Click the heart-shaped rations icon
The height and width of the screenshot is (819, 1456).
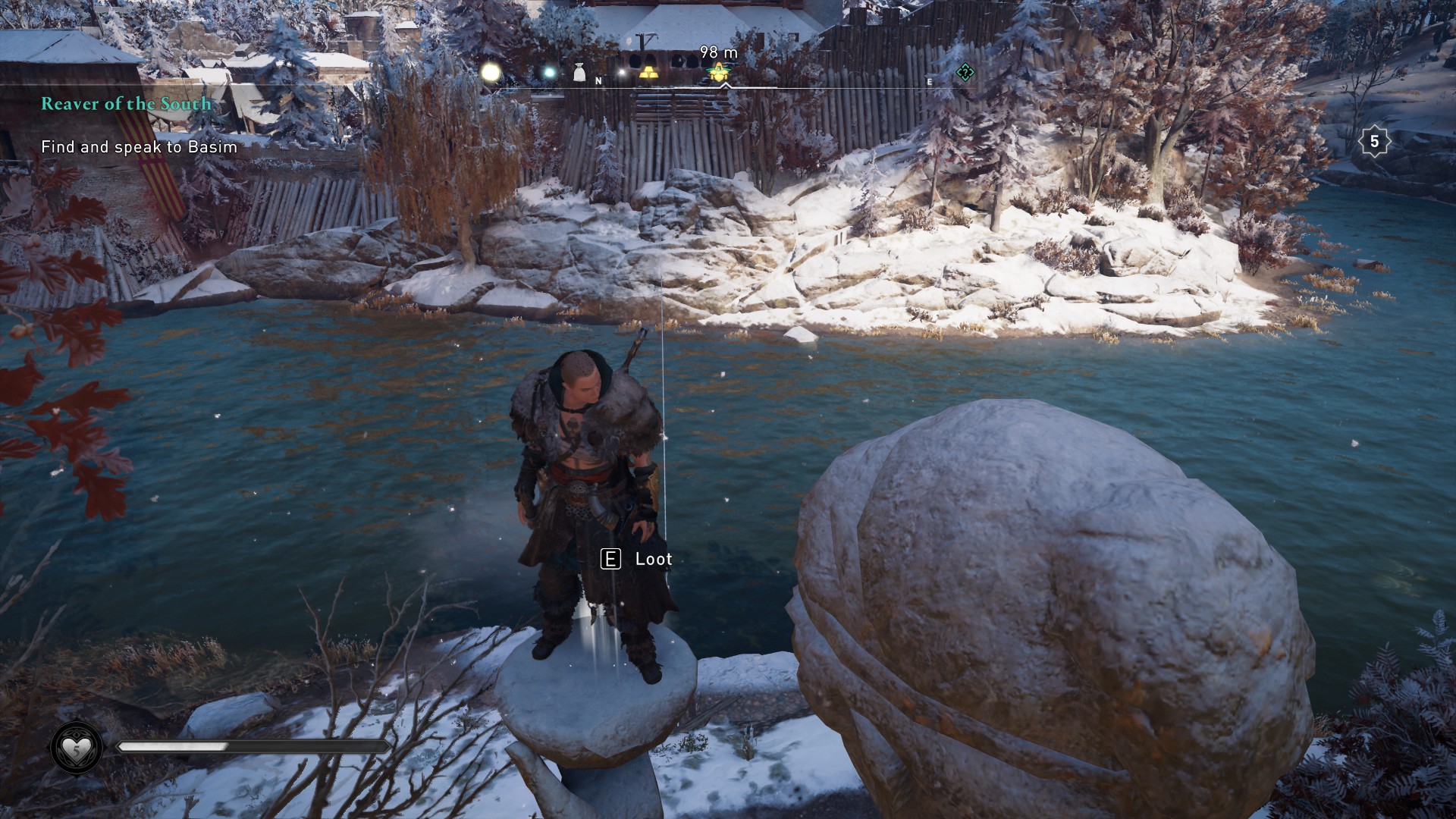click(77, 748)
